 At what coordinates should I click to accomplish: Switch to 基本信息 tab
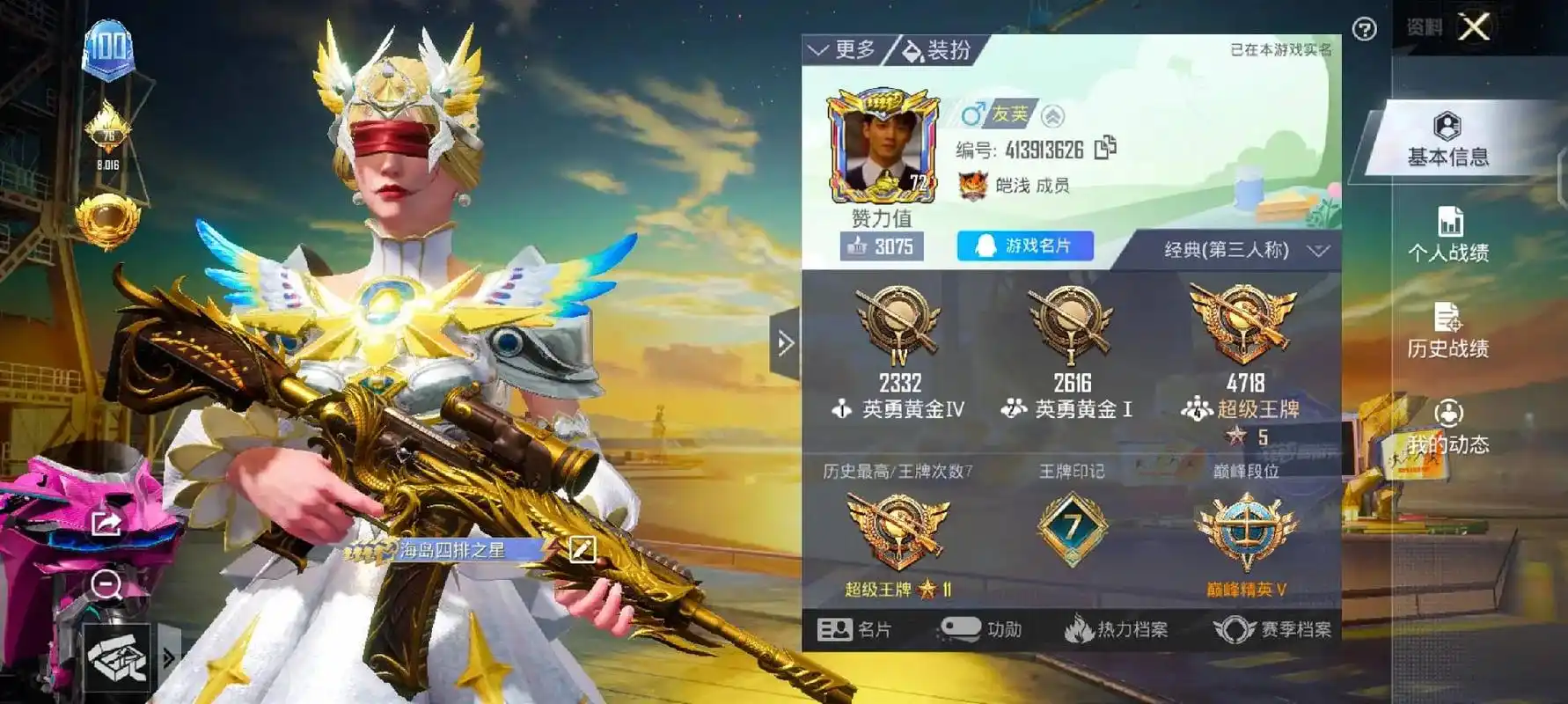point(1447,140)
